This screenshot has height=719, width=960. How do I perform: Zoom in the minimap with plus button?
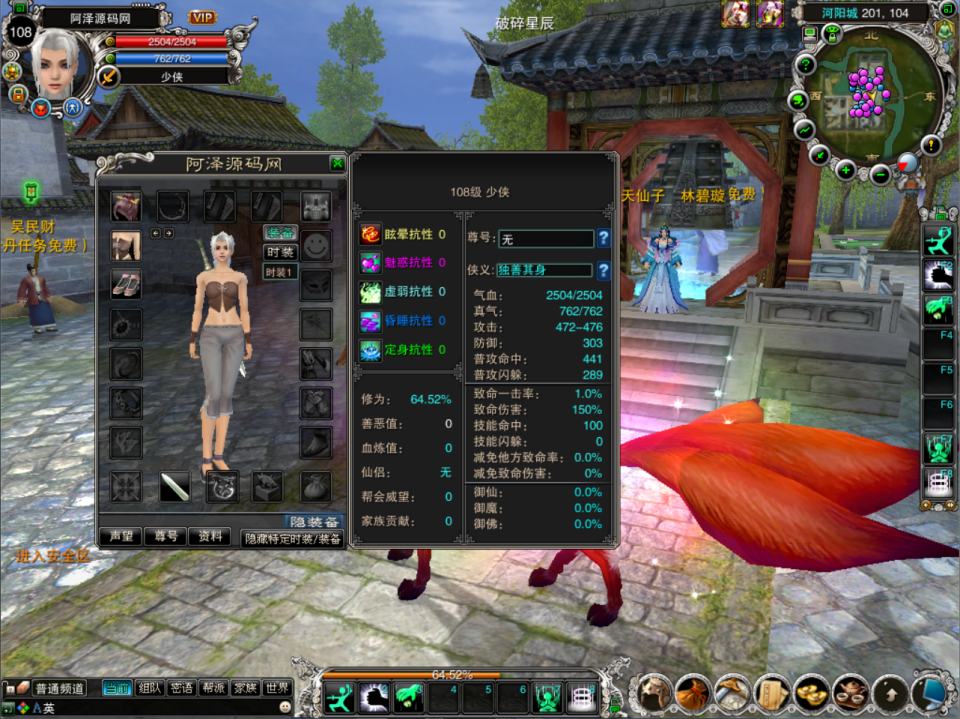[846, 169]
